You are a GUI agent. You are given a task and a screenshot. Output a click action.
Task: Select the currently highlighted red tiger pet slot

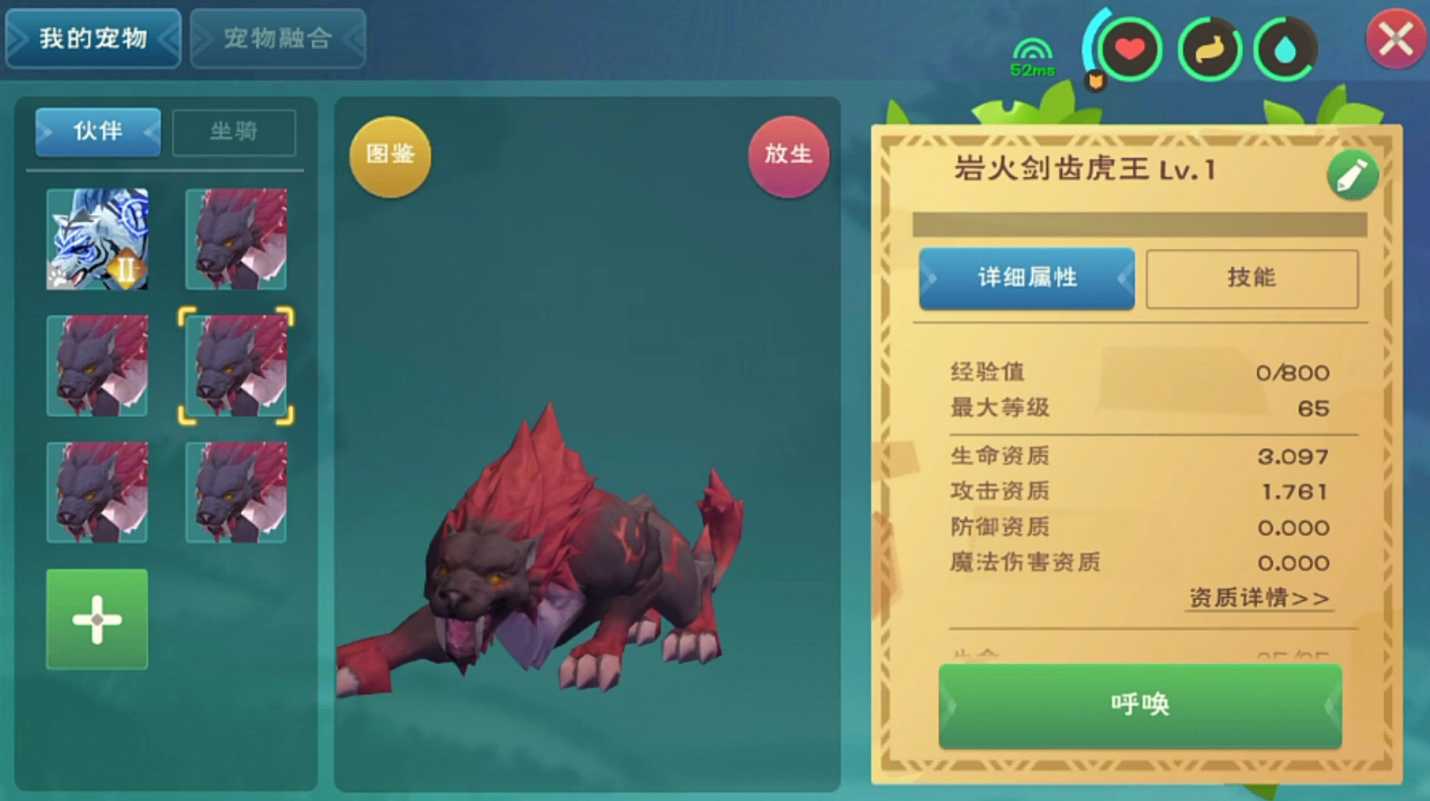(235, 365)
